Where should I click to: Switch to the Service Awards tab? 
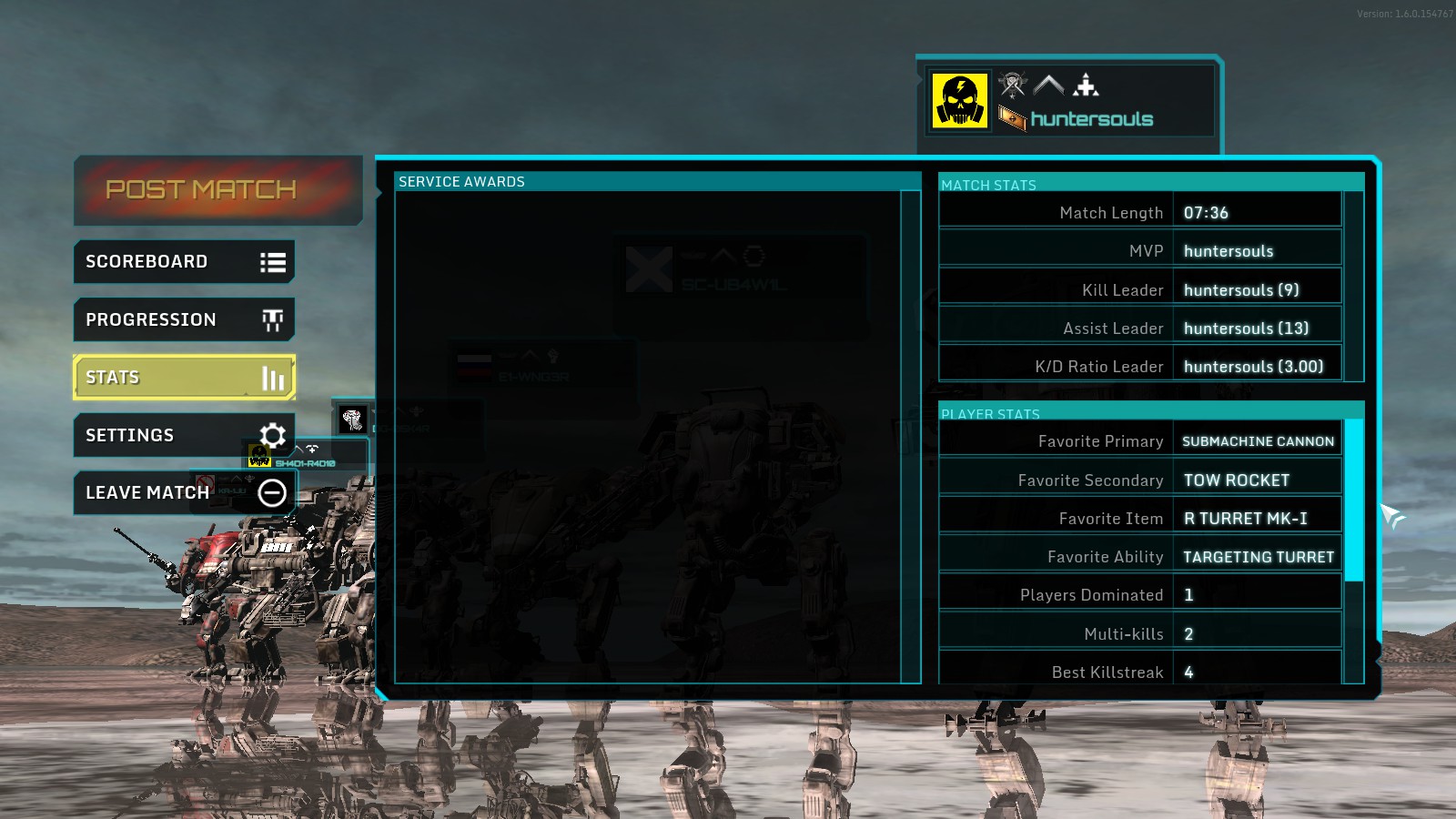pos(460,181)
